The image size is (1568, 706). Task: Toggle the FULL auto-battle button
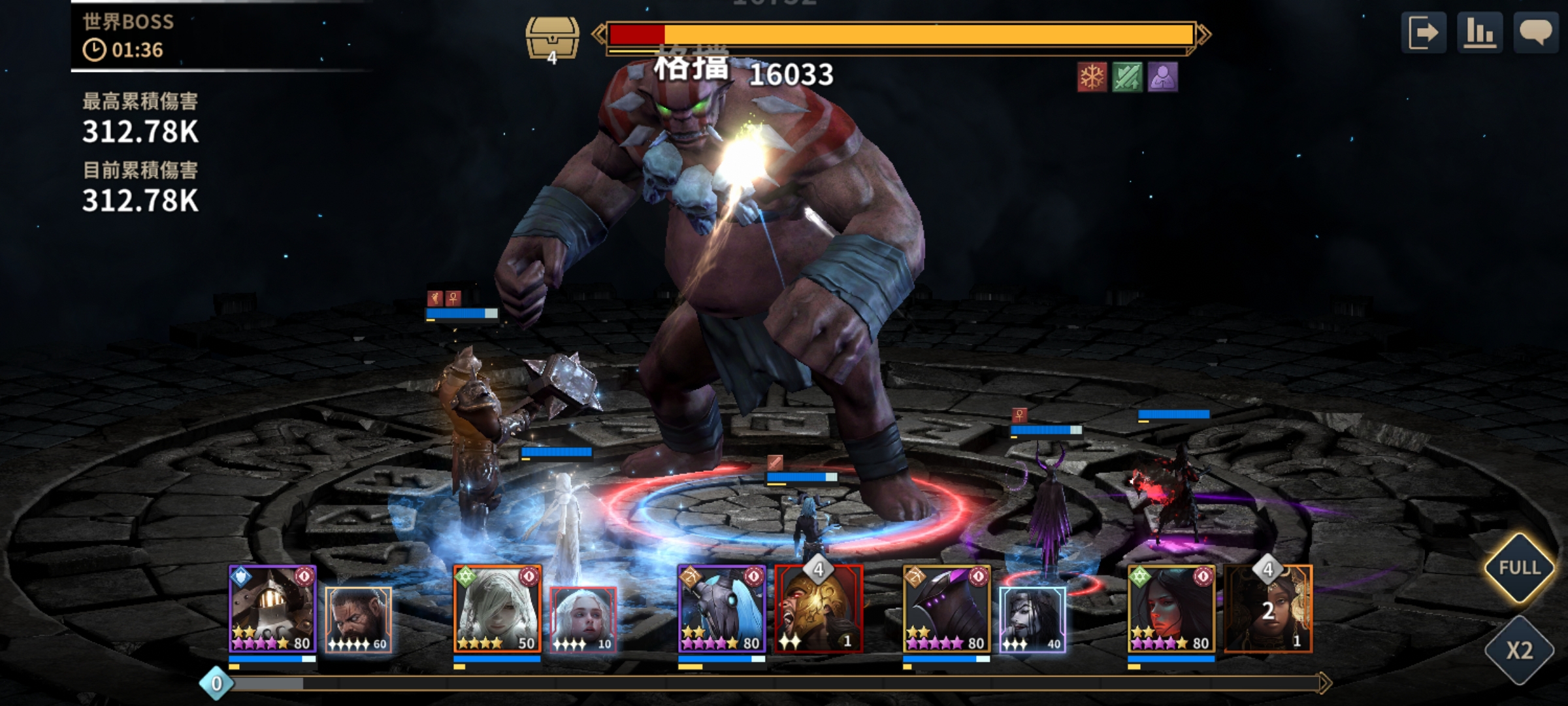point(1519,567)
